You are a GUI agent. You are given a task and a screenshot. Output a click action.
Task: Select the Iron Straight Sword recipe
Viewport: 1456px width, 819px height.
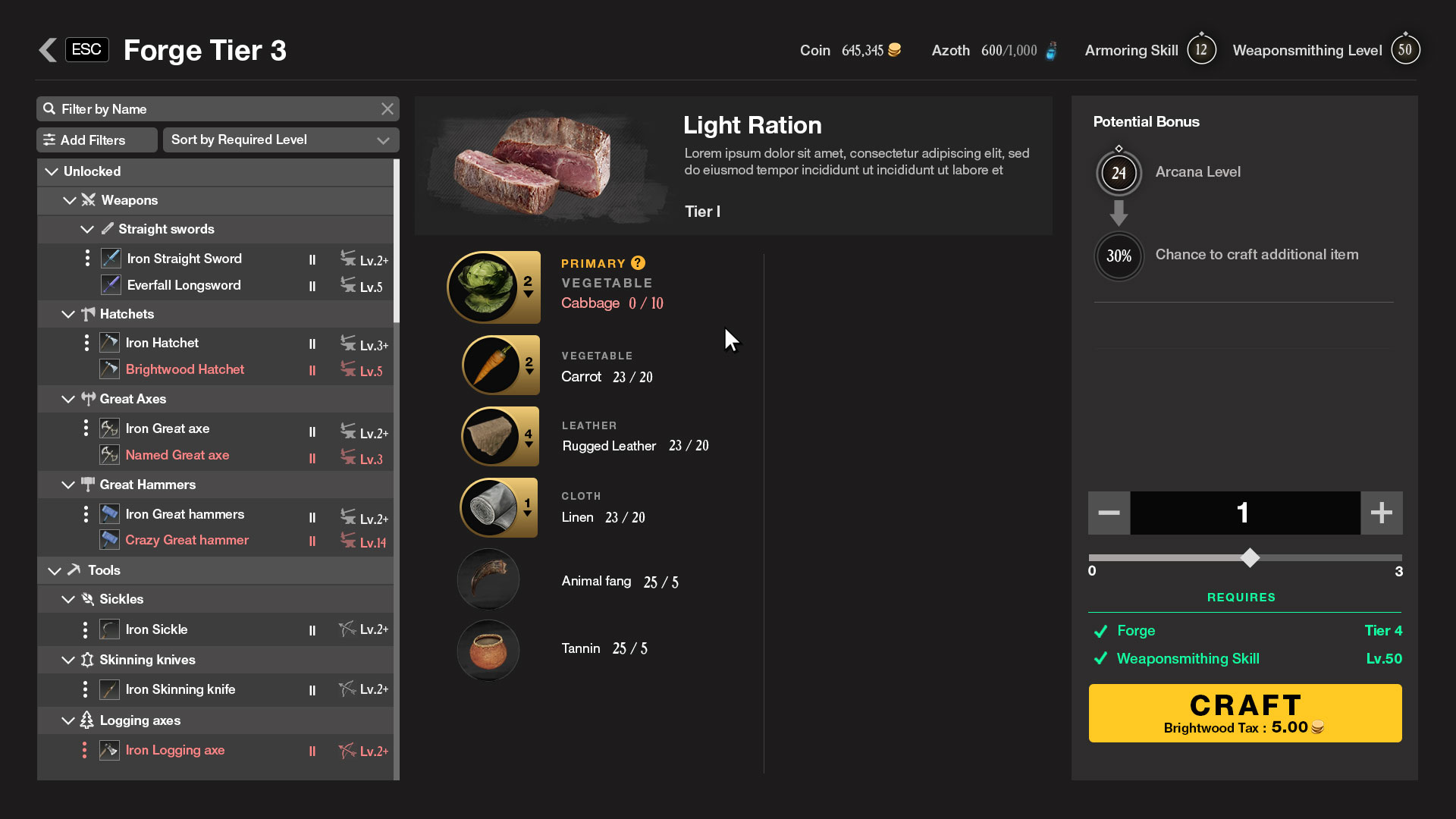pos(184,259)
